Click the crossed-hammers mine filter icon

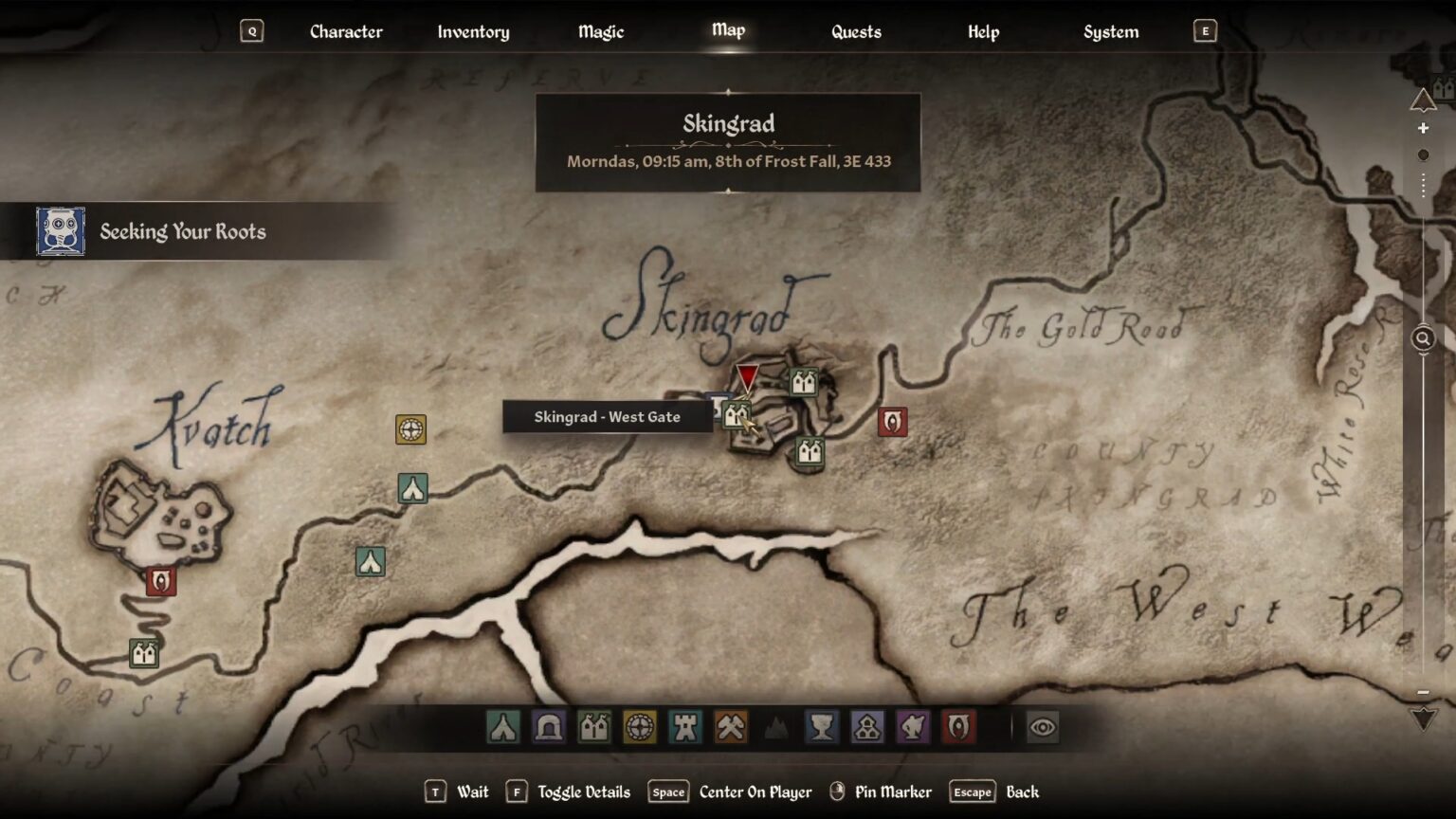(730, 727)
